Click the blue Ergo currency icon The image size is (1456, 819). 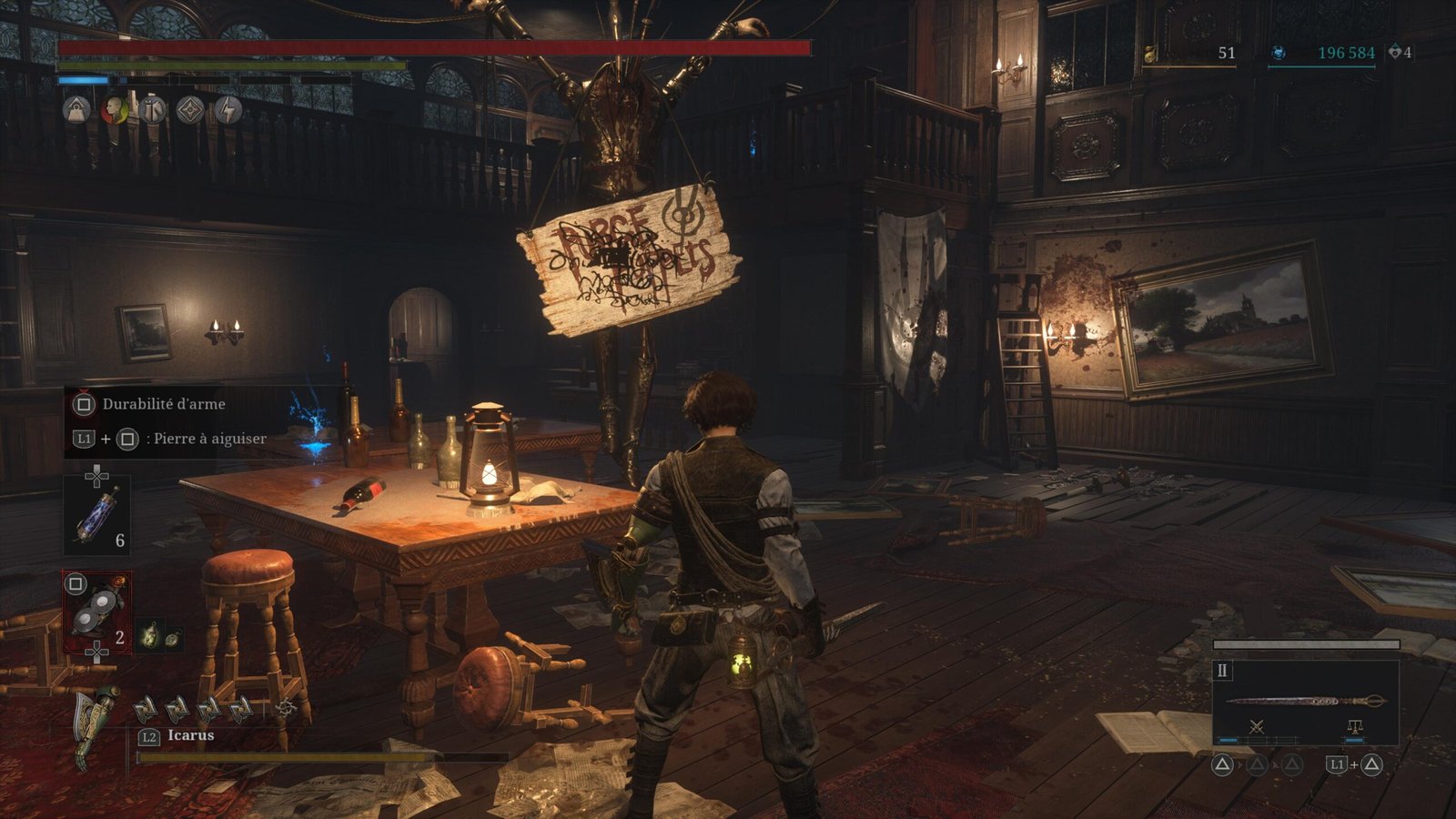point(1278,53)
